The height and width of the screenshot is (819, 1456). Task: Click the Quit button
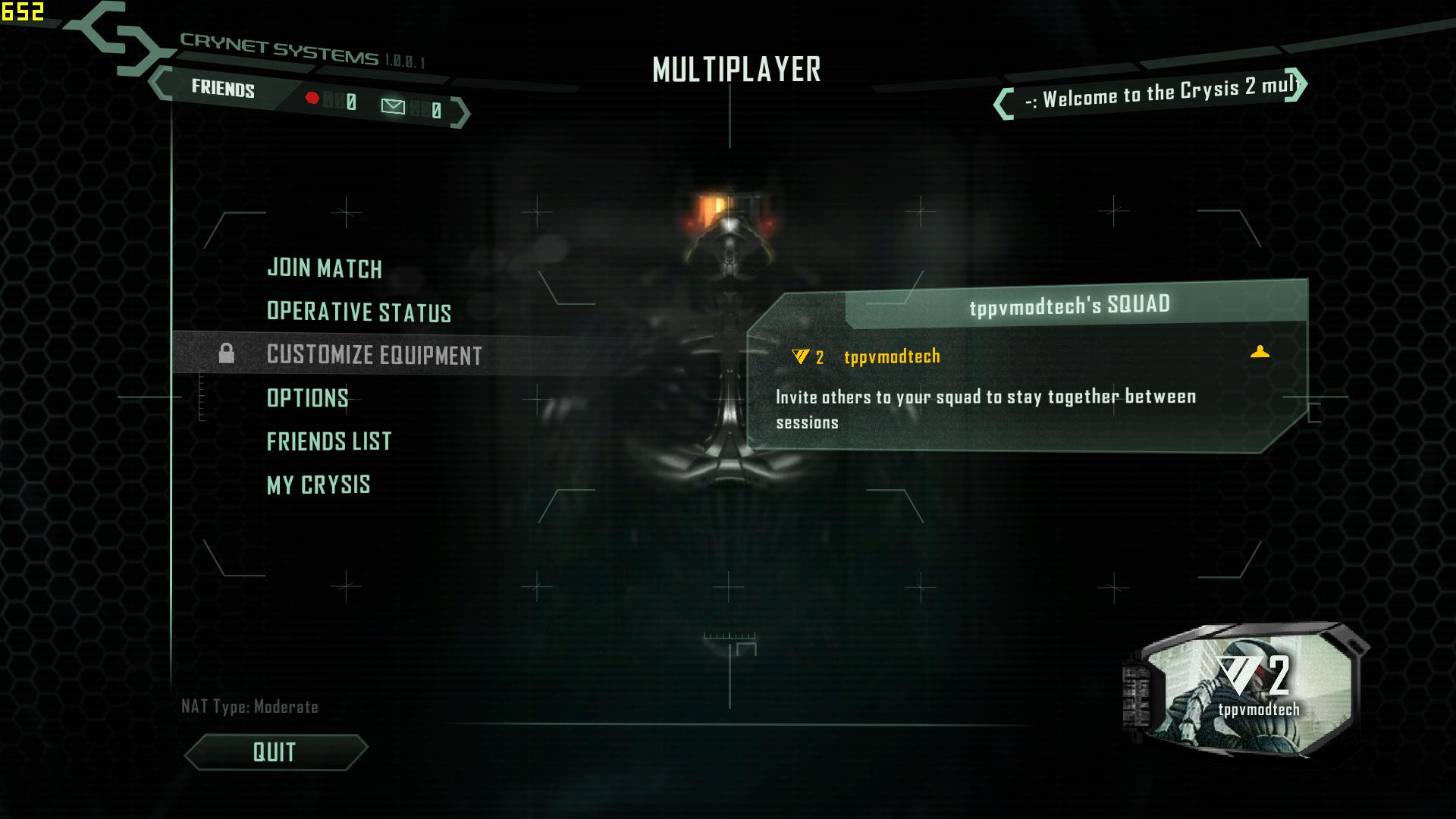point(275,752)
